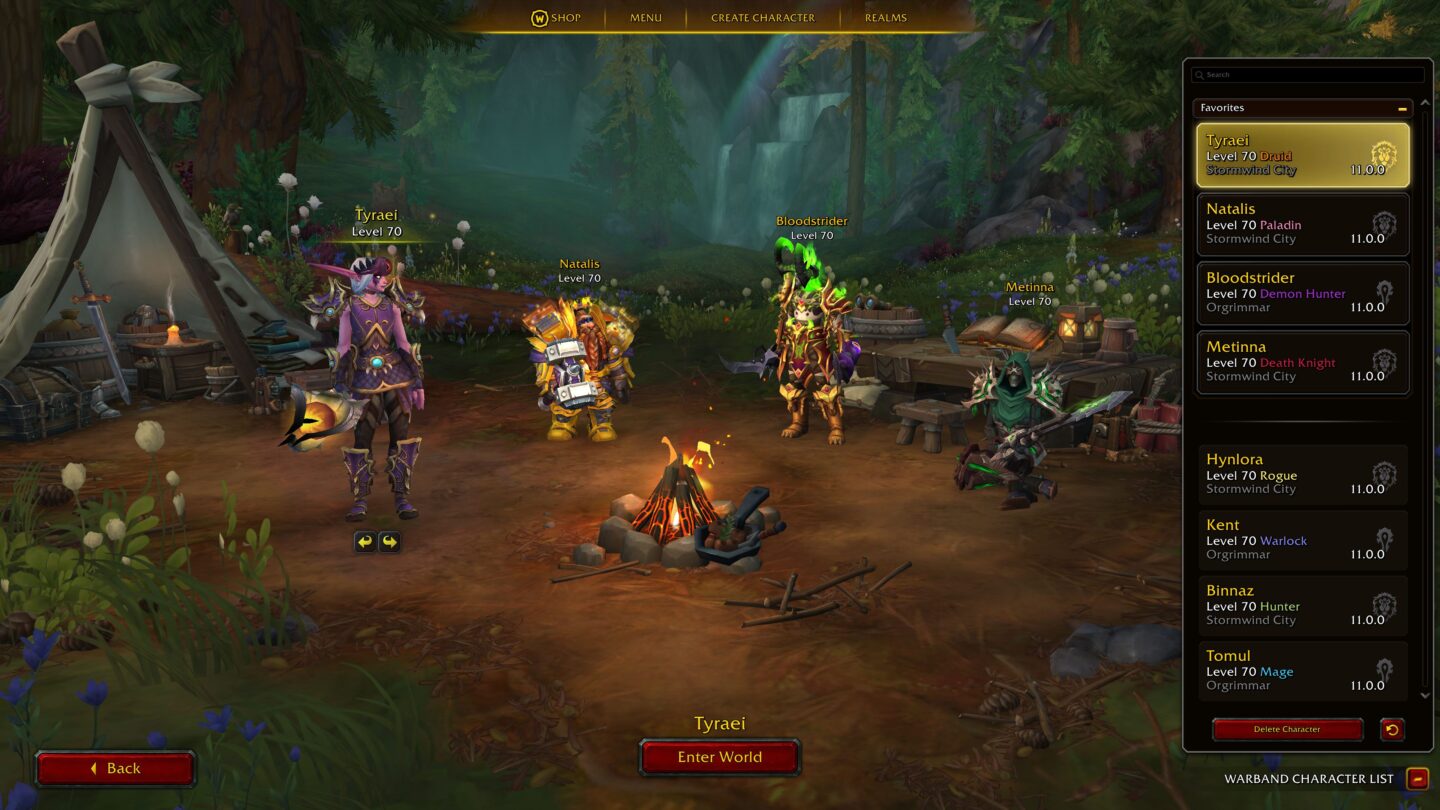The image size is (1440, 810).
Task: Collapse the Favorites group with its minus toggle
Action: click(1404, 107)
